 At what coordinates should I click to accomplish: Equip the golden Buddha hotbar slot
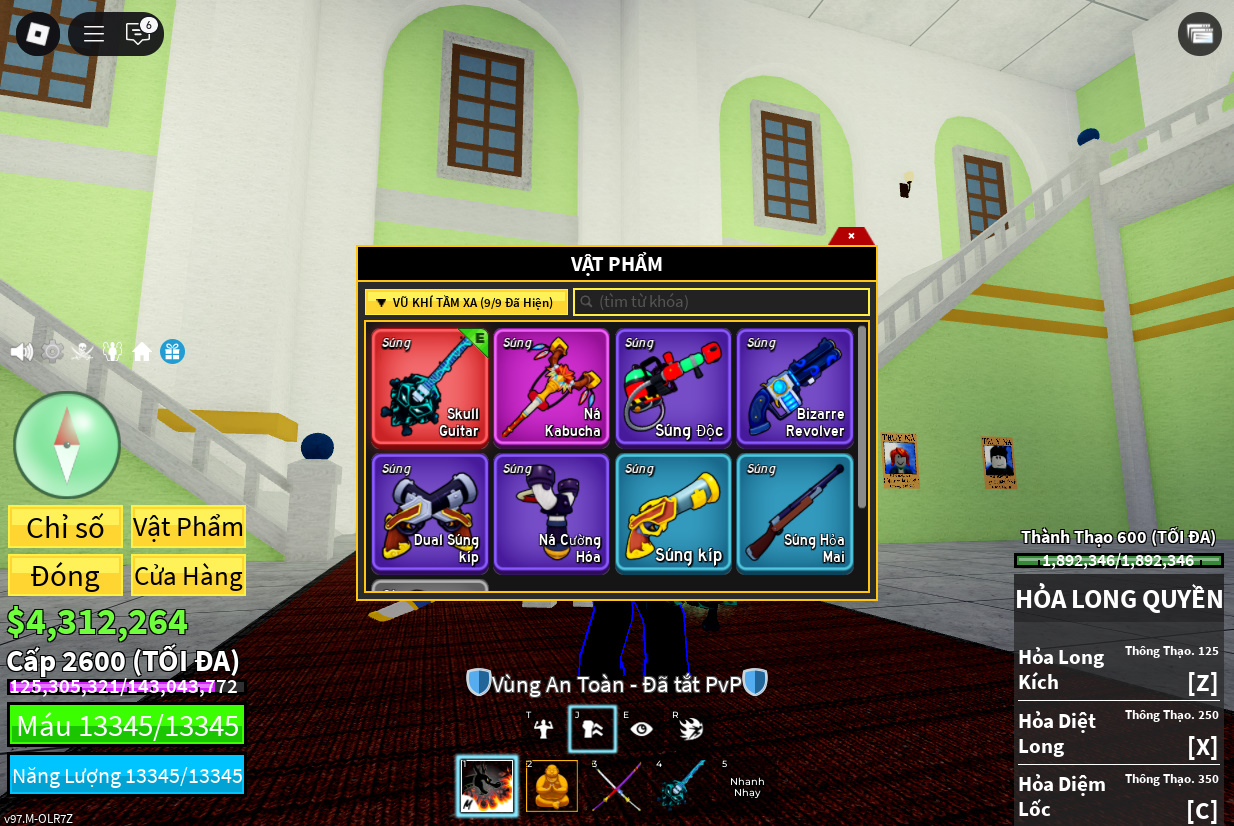point(552,786)
